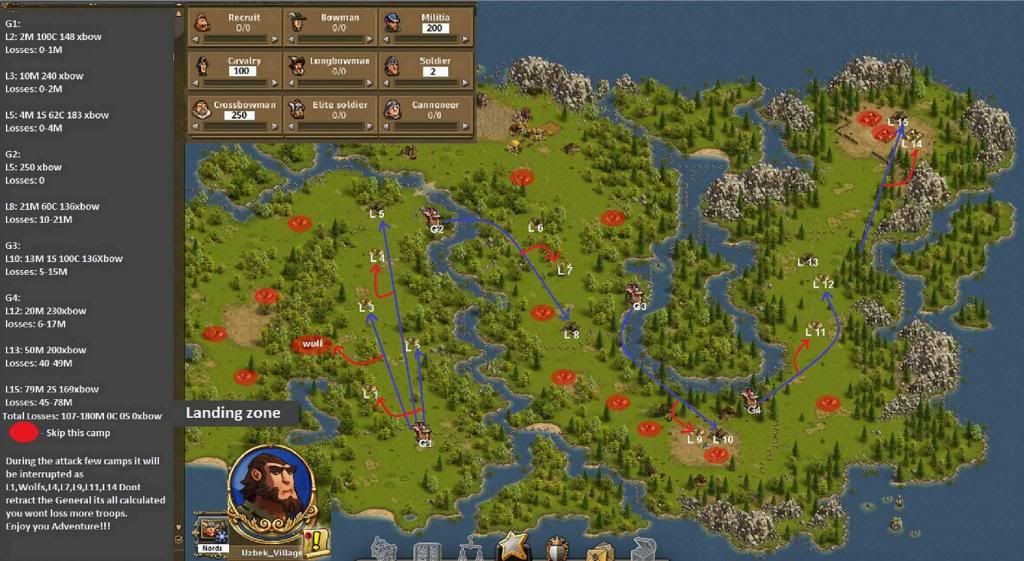
Task: Open the trade scales icon
Action: tap(470, 549)
